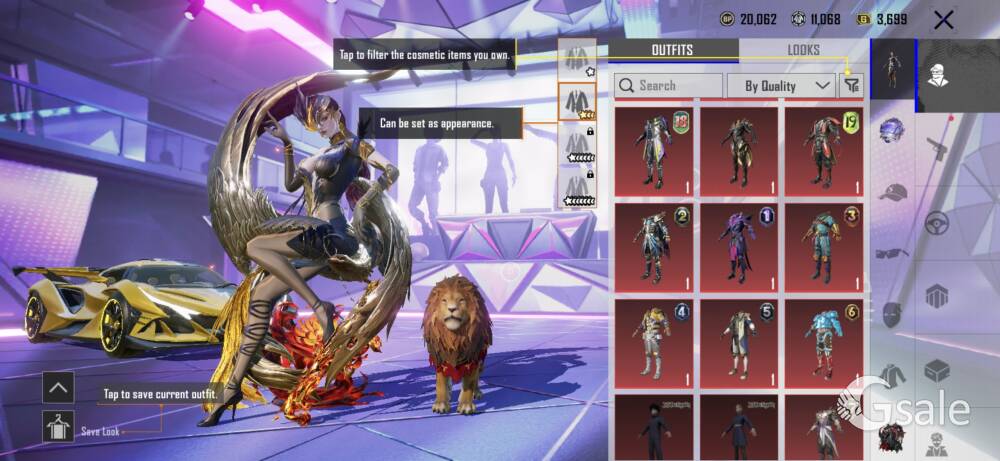
Task: Pick the purple outfit with badge 1
Action: click(738, 247)
